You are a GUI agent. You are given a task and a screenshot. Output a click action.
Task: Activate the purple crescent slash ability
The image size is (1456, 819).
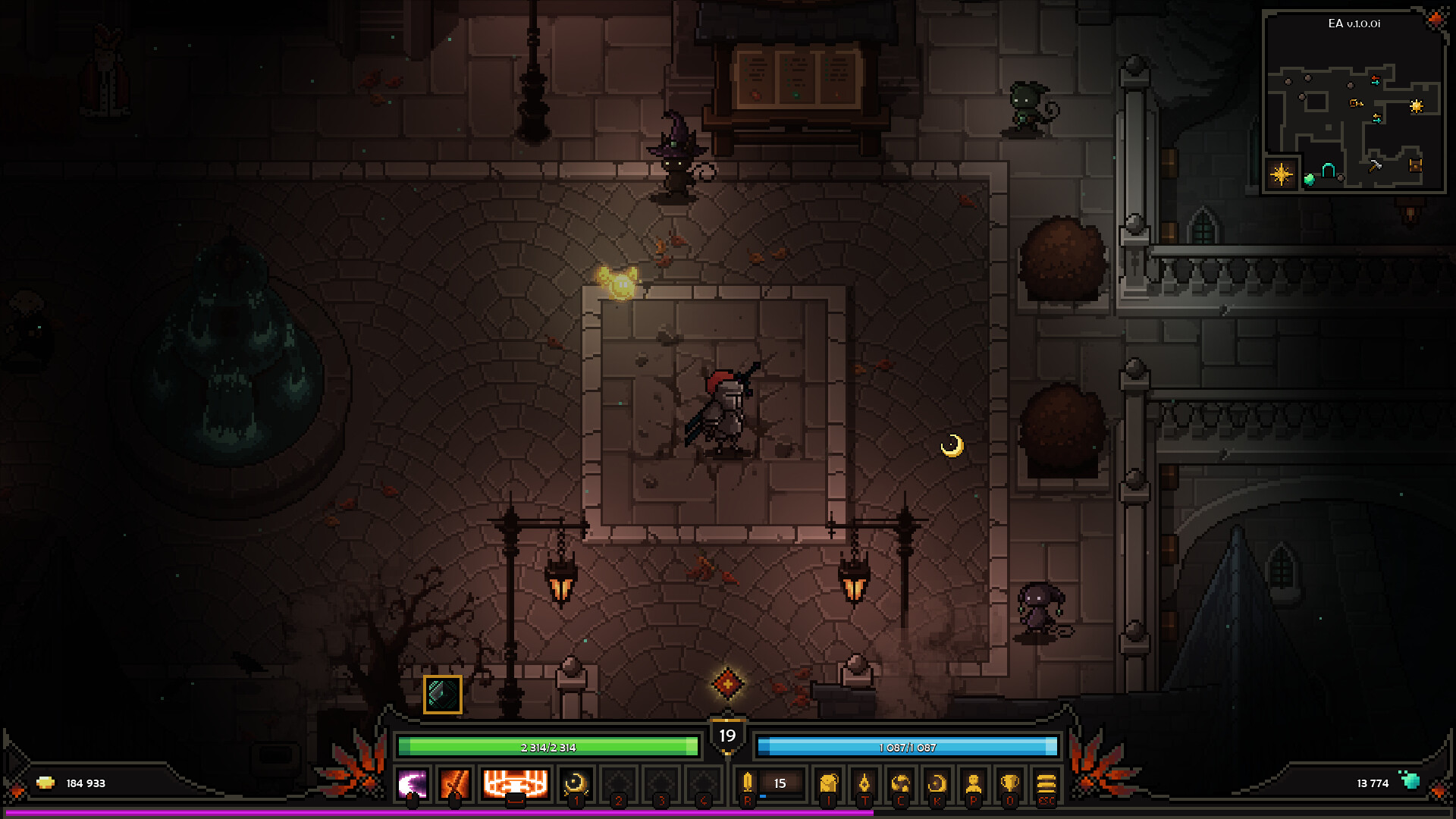(413, 784)
